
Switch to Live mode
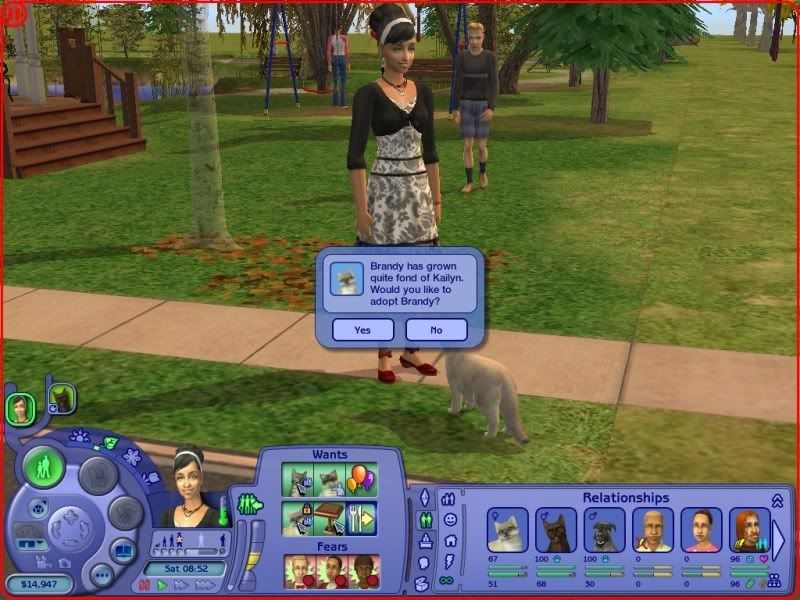44,467
